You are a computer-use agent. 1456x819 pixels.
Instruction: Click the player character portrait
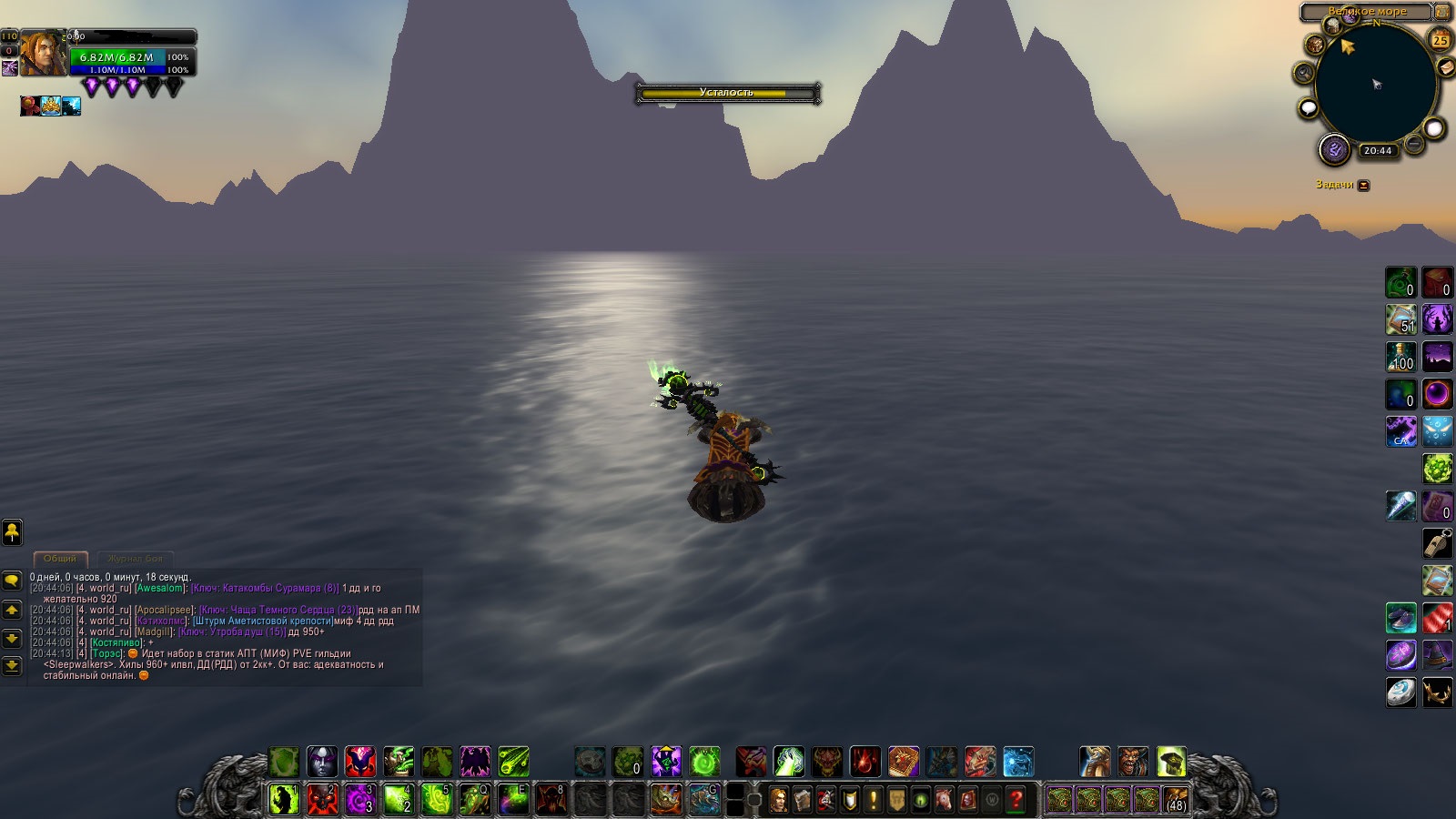[x=43, y=53]
